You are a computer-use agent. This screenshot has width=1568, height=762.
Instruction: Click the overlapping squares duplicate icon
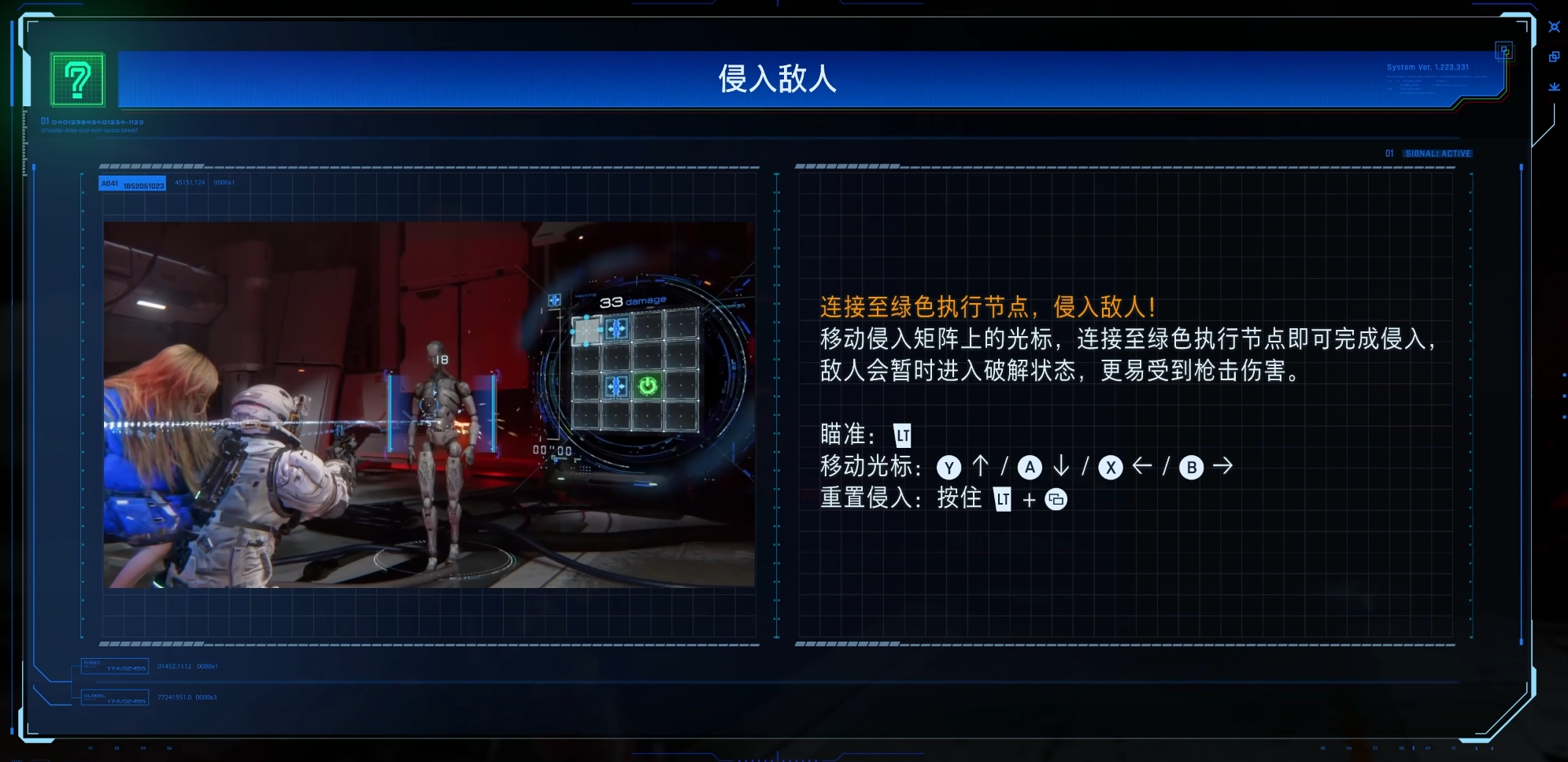(x=1555, y=57)
